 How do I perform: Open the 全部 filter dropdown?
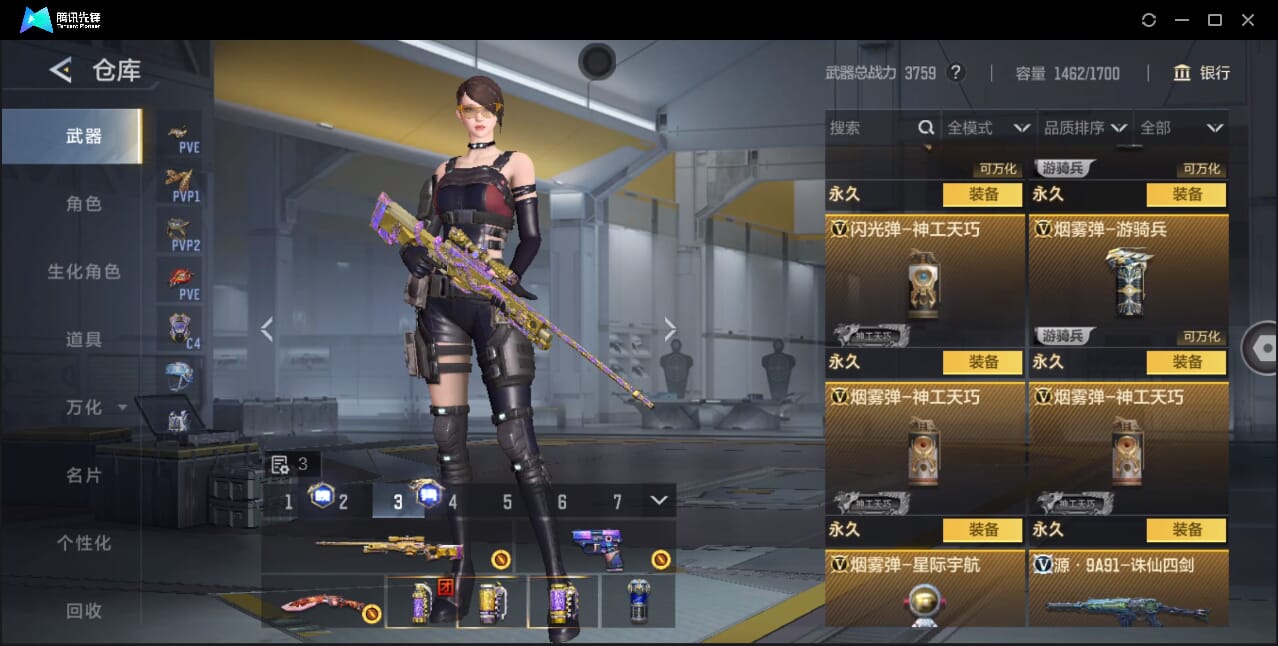point(1182,128)
